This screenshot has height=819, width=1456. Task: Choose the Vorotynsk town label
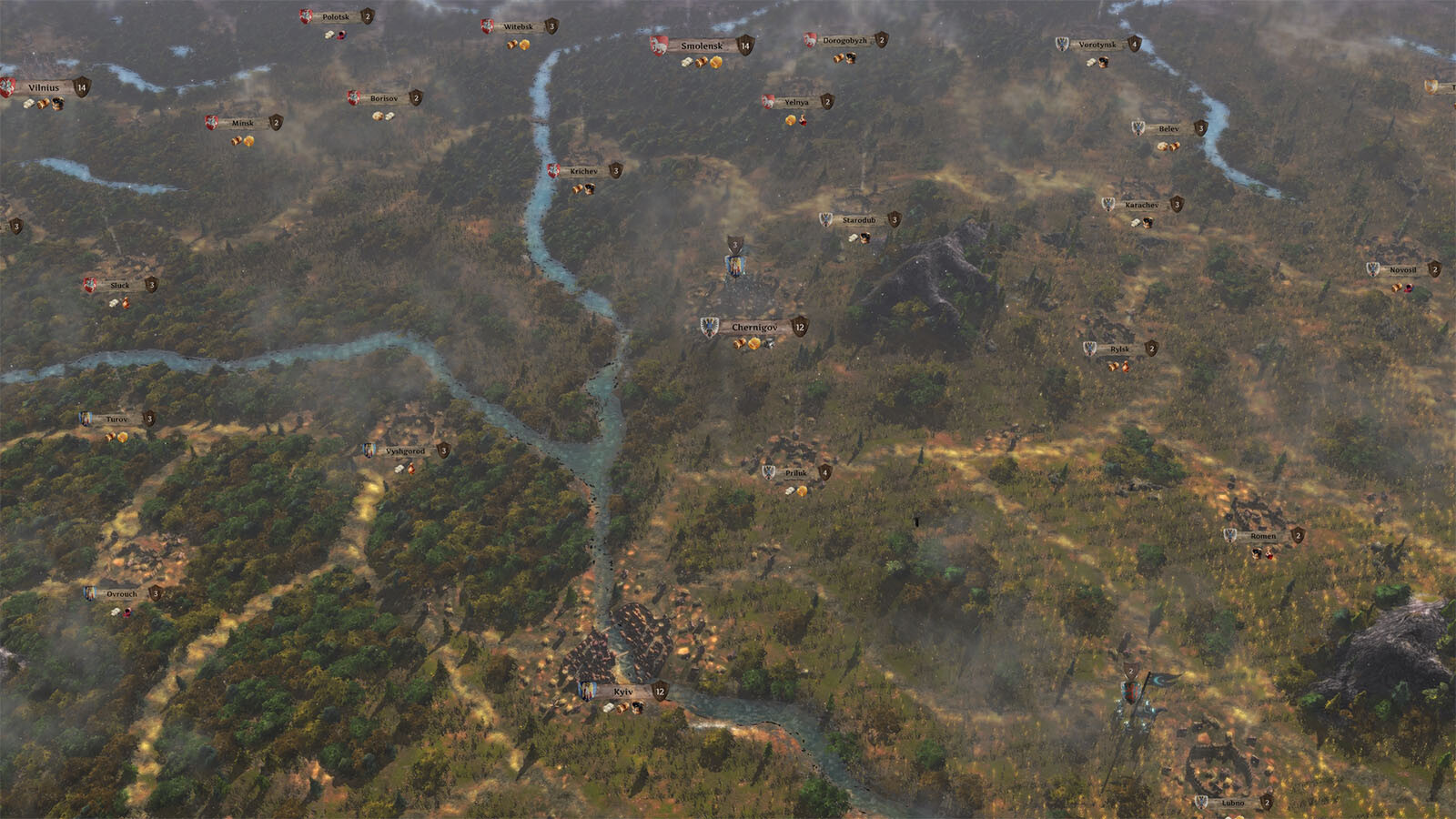pyautogui.click(x=1097, y=45)
